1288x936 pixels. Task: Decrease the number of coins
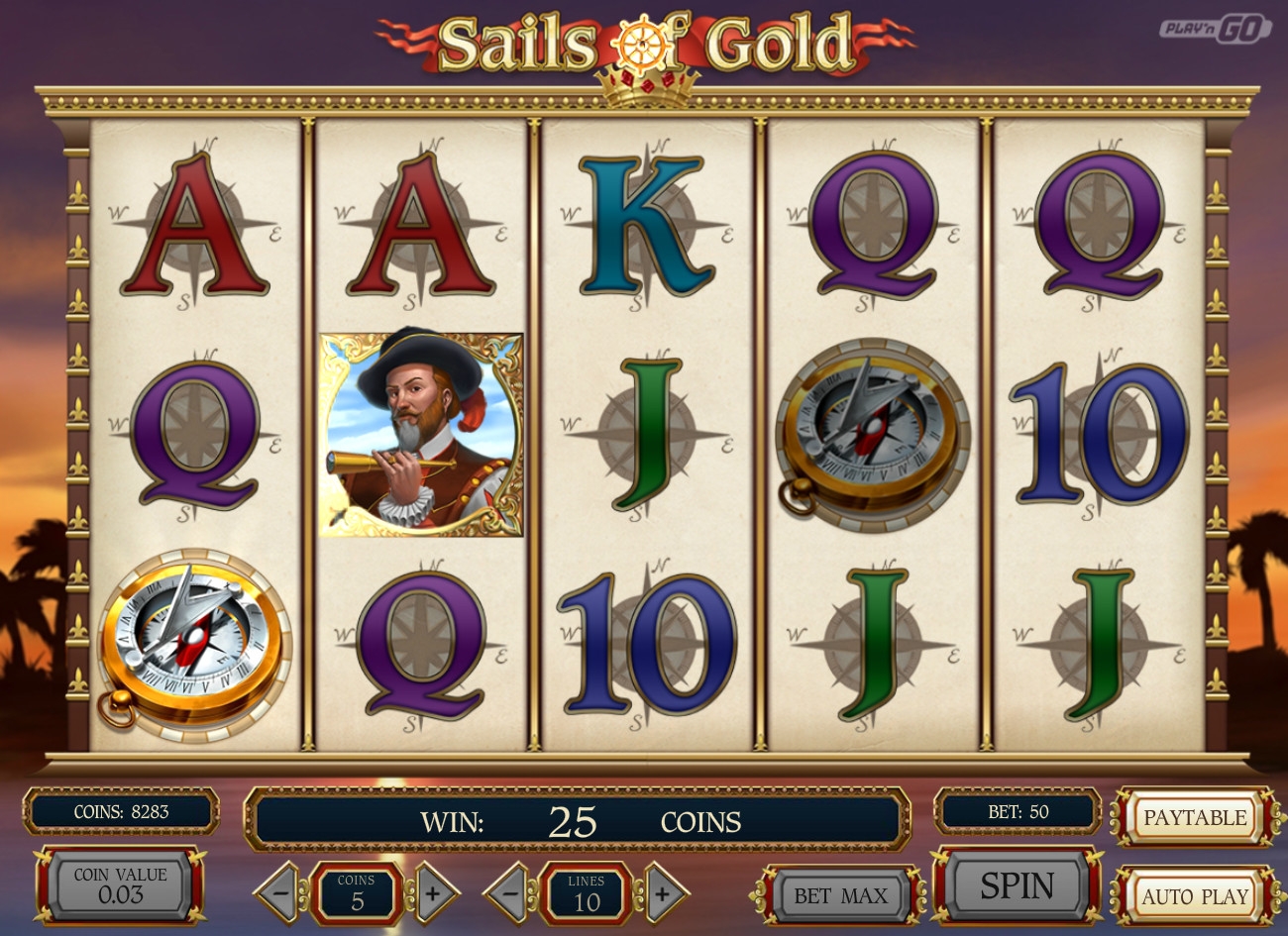279,892
